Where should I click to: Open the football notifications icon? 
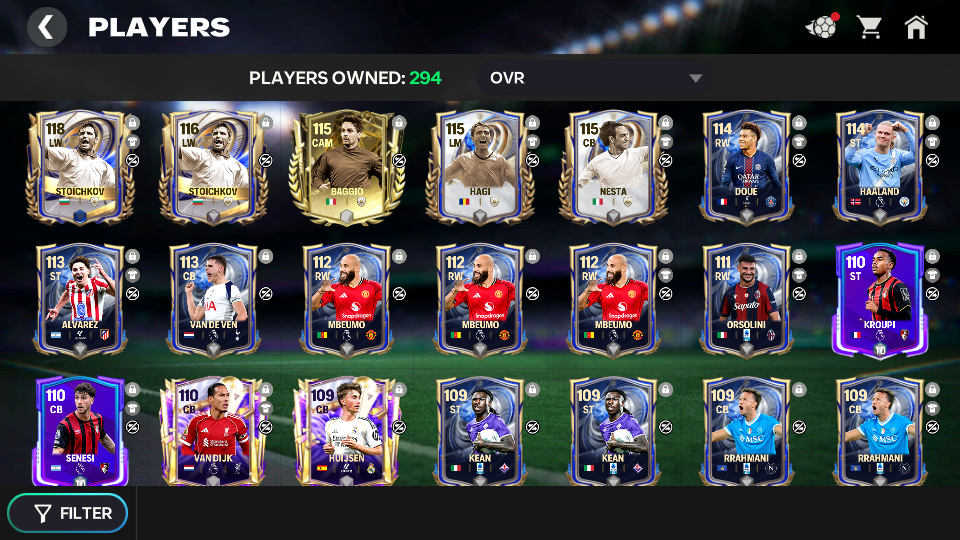tap(821, 27)
